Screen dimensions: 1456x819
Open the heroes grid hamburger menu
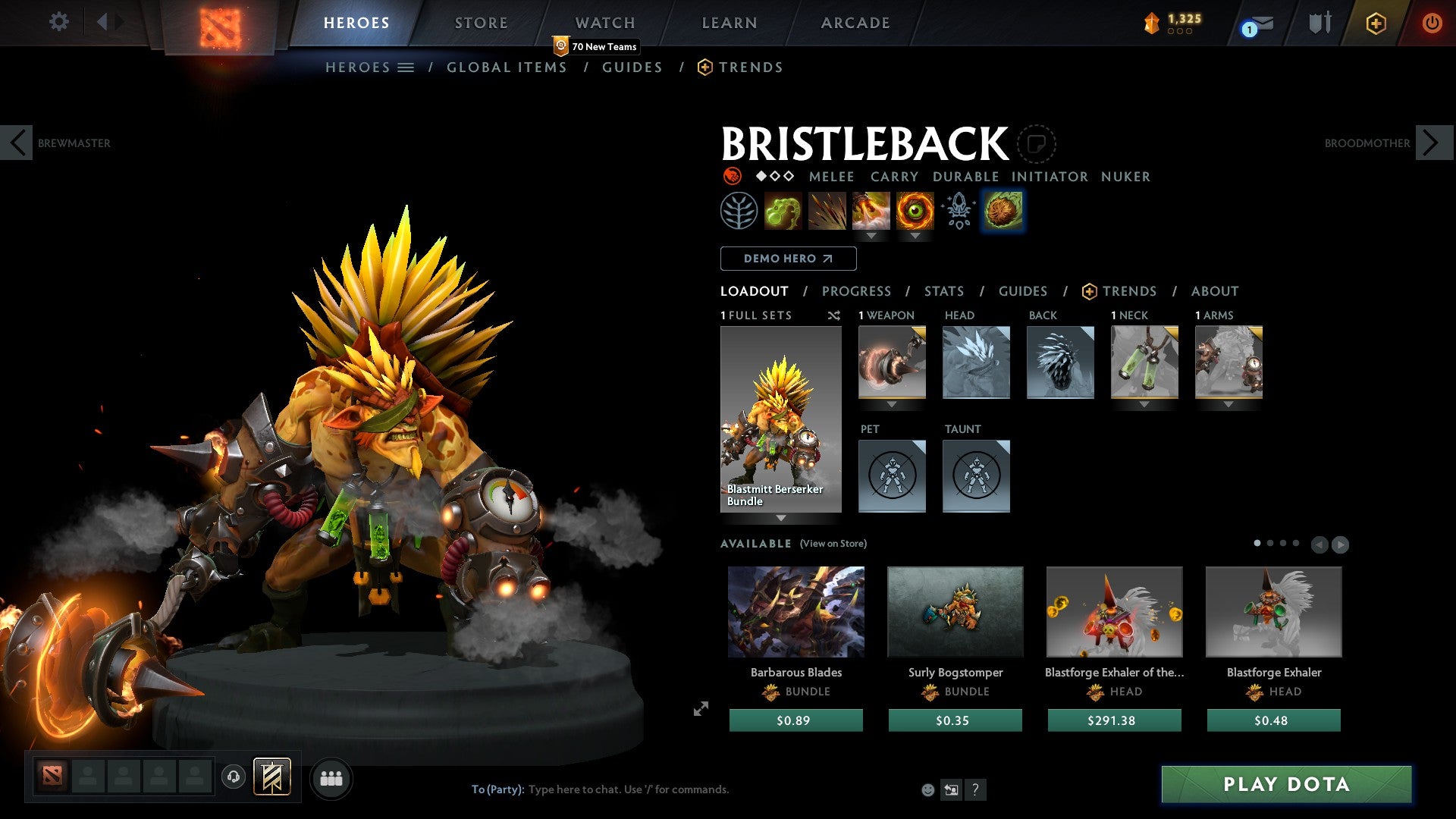pyautogui.click(x=406, y=67)
